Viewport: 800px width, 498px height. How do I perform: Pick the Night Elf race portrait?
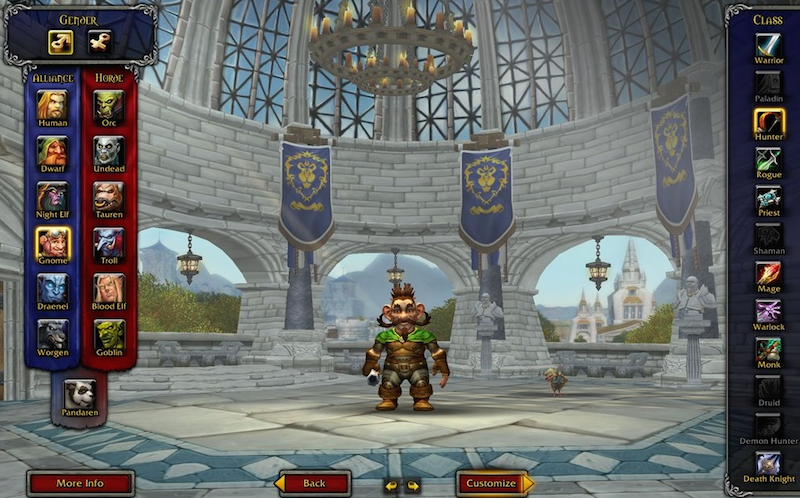[52, 196]
